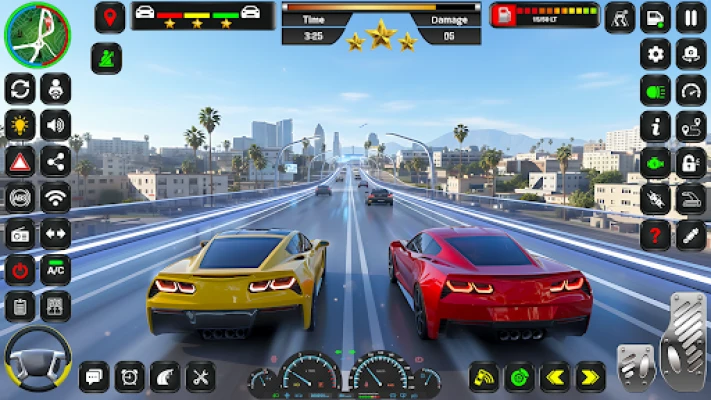Open the chat bubble icon
Image resolution: width=711 pixels, height=400 pixels.
pyautogui.click(x=94, y=377)
